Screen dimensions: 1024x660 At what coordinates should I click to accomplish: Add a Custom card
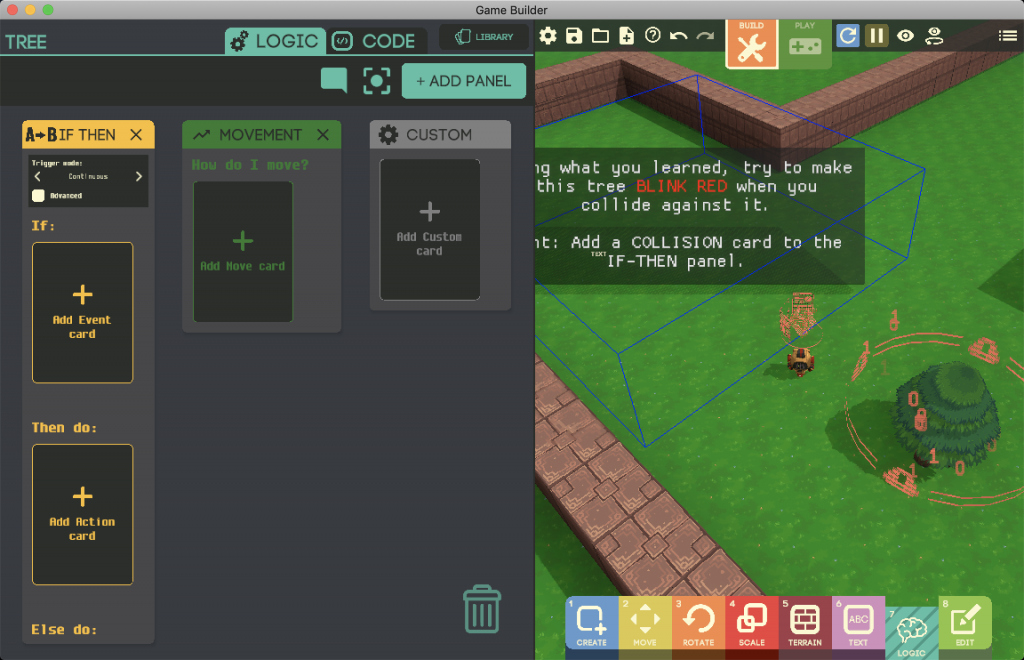tap(429, 229)
